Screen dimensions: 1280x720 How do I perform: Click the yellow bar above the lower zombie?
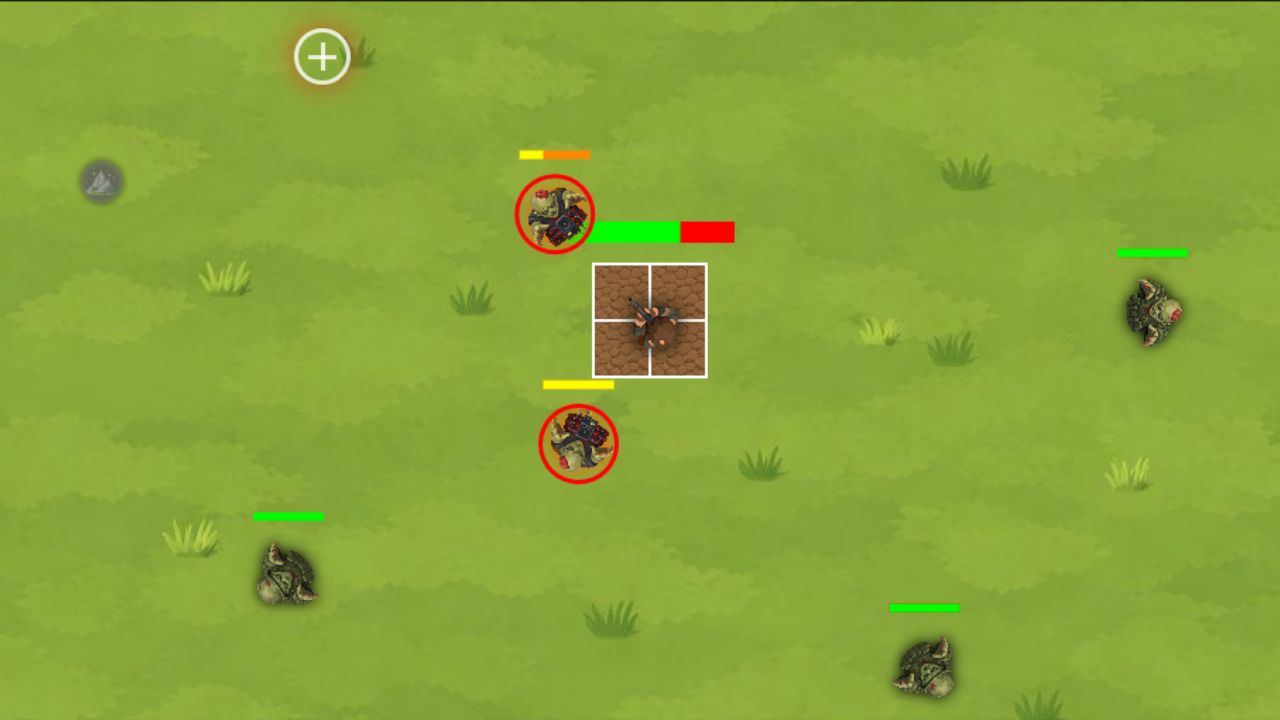click(x=577, y=383)
